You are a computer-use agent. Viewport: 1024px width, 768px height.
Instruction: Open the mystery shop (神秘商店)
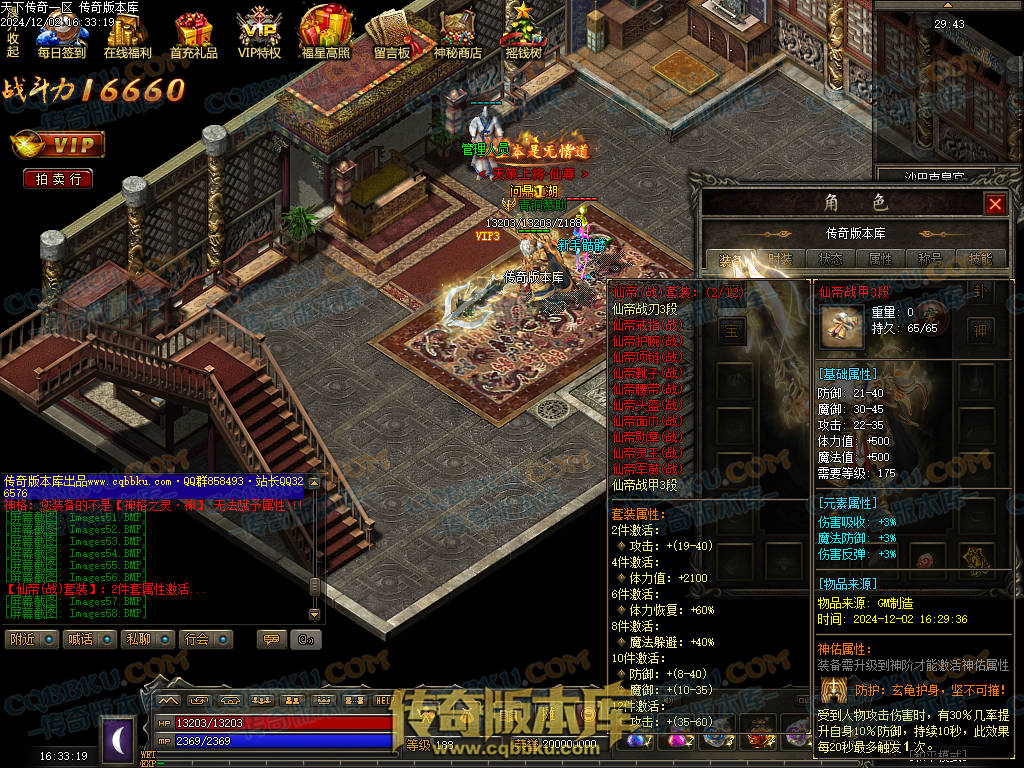point(457,36)
